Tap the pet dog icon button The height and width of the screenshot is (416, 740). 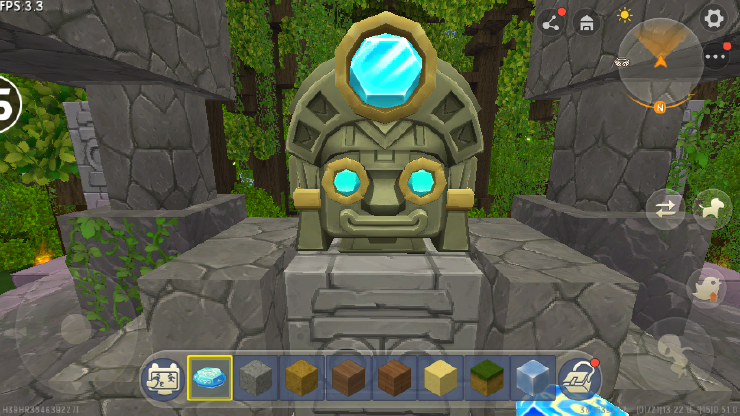712,208
